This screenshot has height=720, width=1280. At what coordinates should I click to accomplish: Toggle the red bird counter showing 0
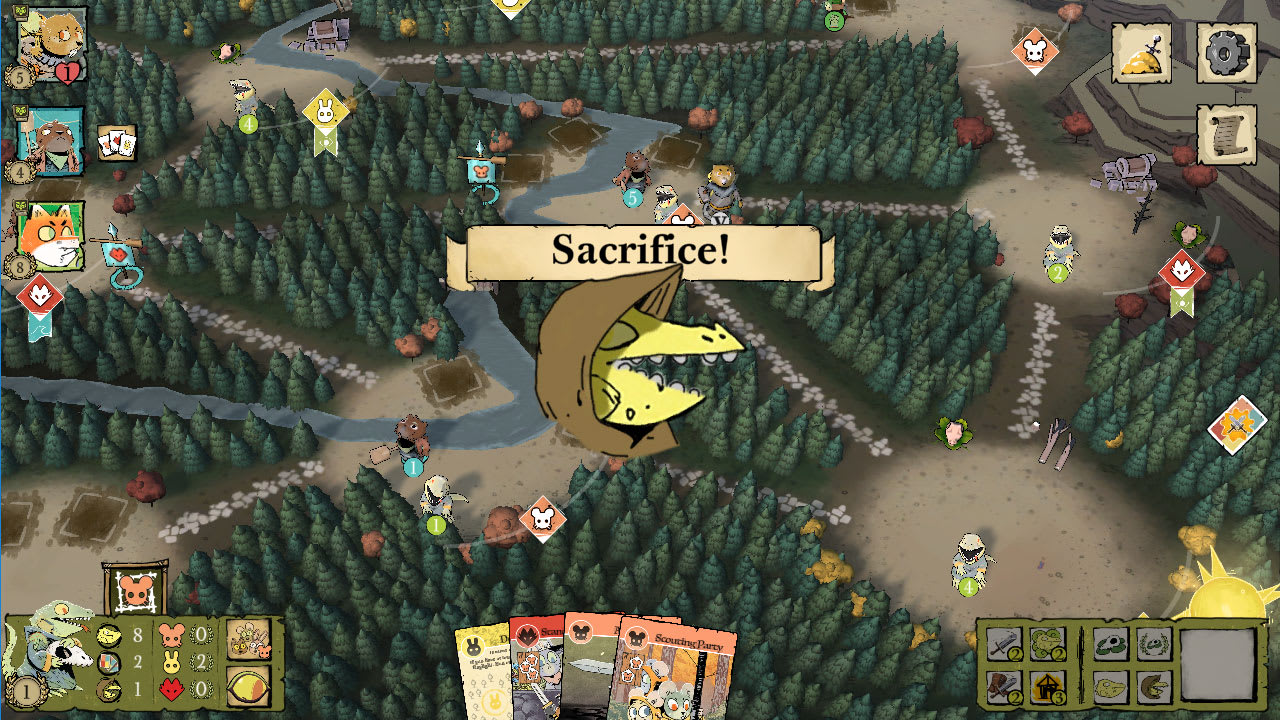pos(172,688)
